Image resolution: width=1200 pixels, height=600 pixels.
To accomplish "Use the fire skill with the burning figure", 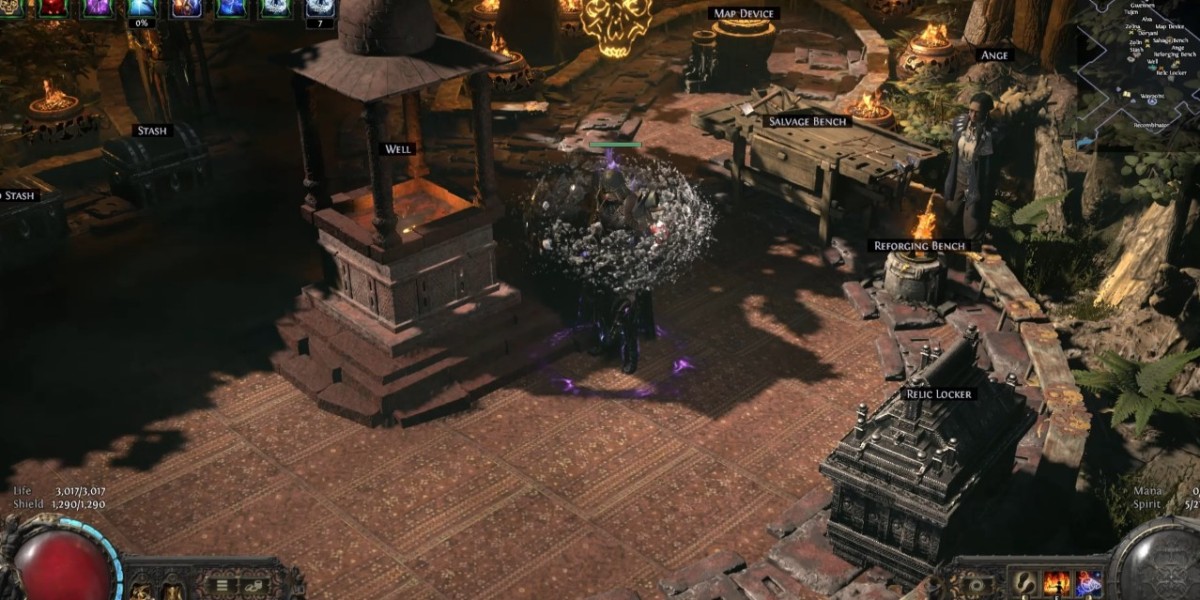I will pyautogui.click(x=1056, y=583).
